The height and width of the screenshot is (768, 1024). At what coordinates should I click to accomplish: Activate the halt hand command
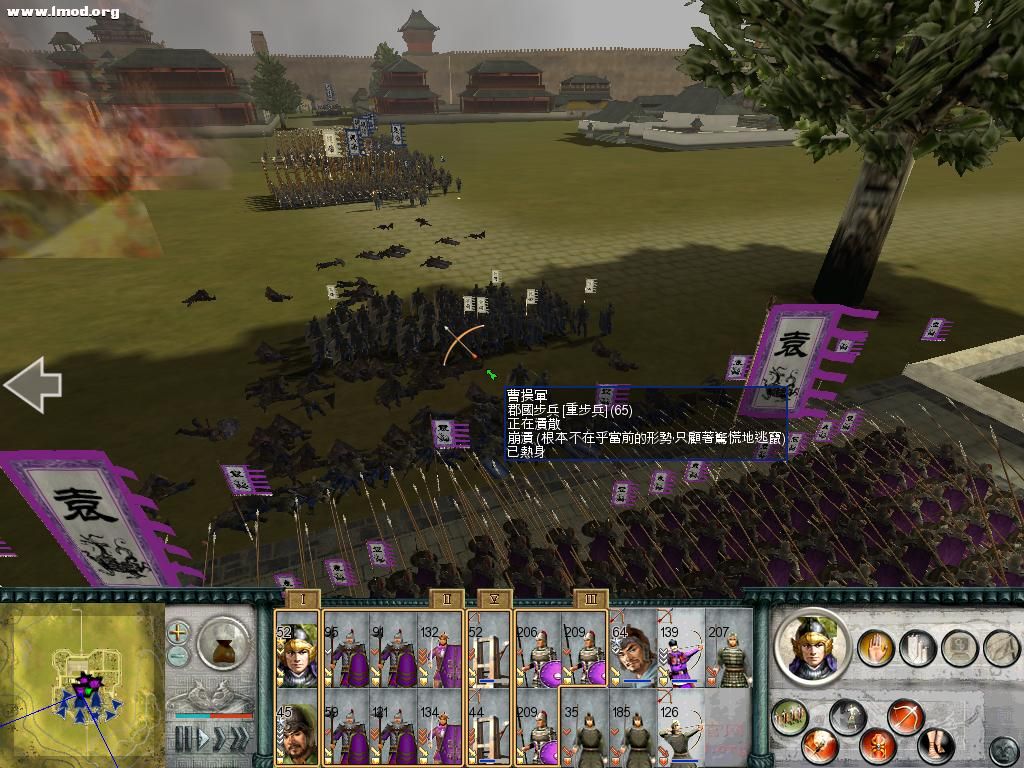coord(874,649)
